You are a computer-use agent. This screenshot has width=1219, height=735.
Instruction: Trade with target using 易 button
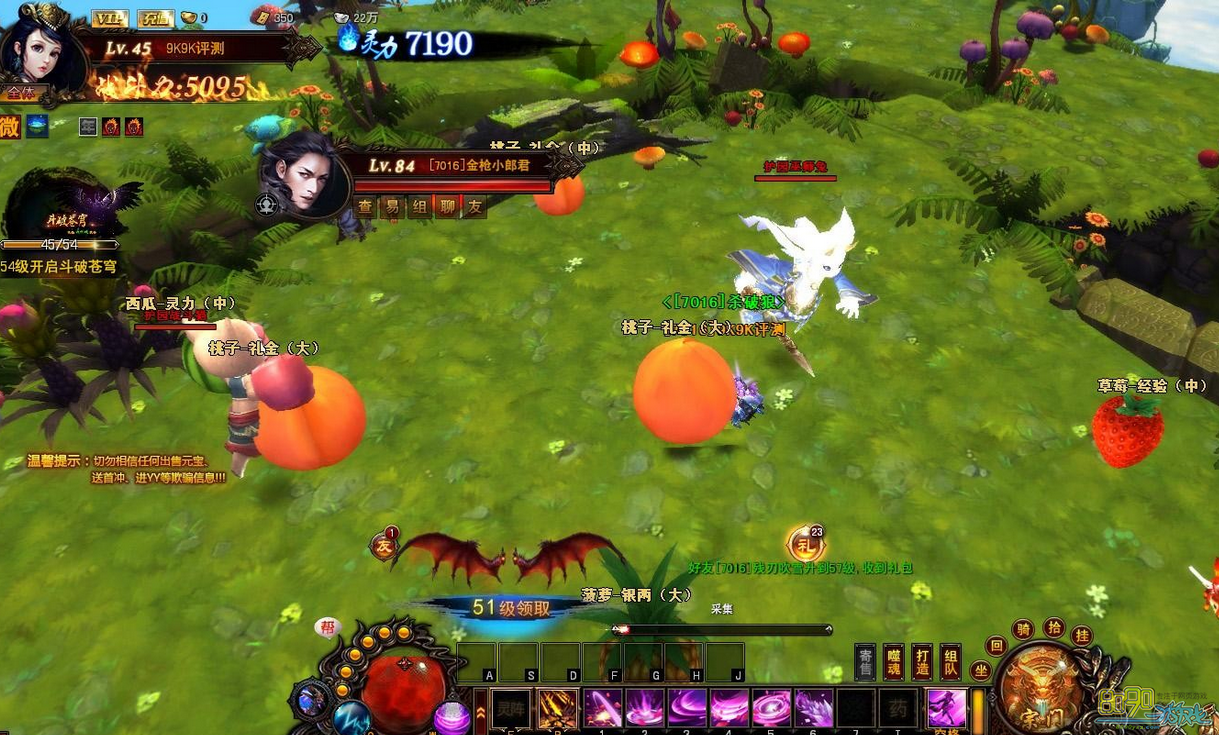[392, 206]
